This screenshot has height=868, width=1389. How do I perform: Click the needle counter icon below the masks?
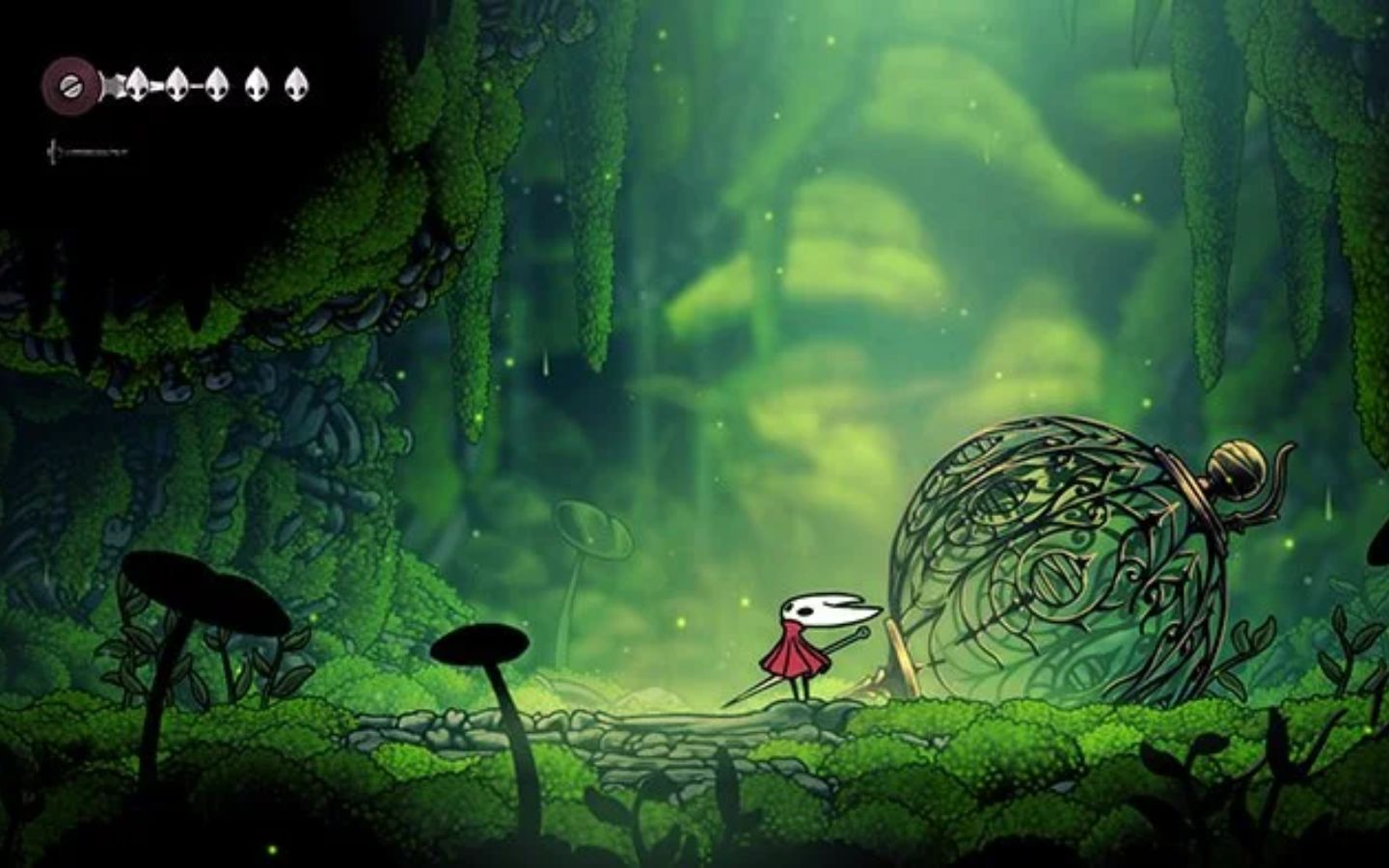point(52,150)
